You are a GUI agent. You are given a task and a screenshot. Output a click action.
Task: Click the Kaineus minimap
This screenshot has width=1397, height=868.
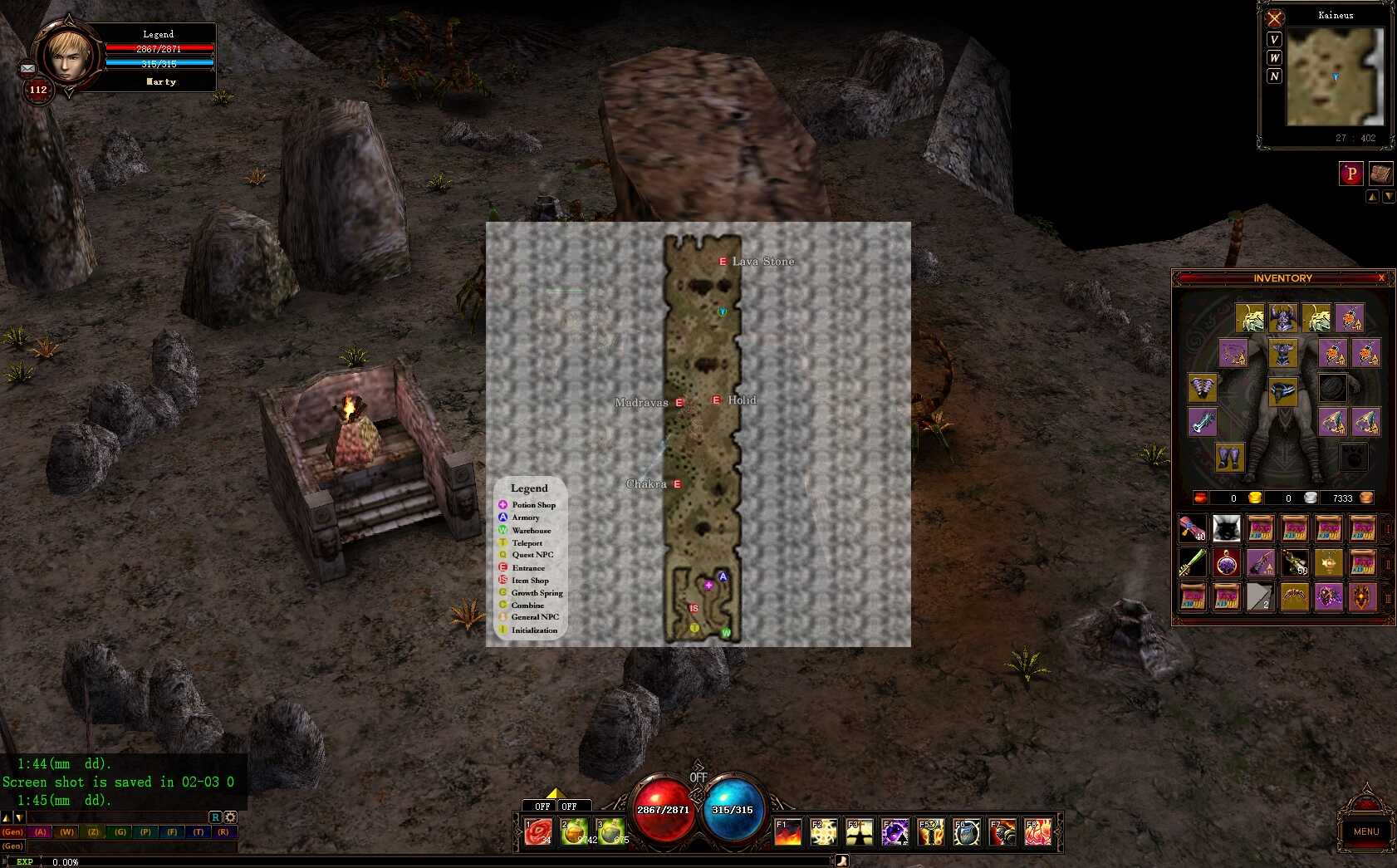(1335, 76)
